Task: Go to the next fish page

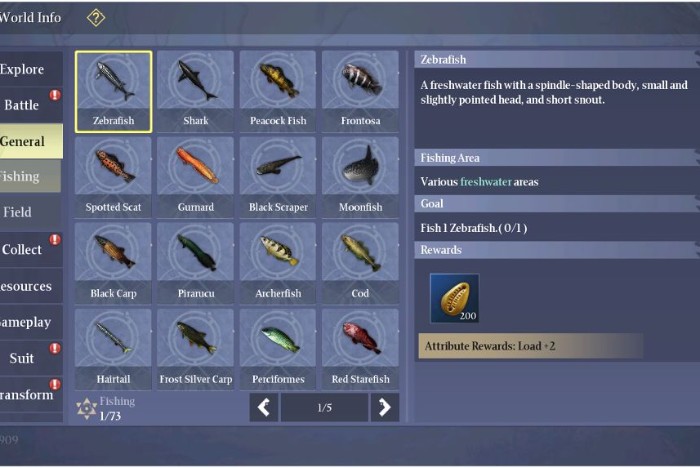Action: [384, 407]
